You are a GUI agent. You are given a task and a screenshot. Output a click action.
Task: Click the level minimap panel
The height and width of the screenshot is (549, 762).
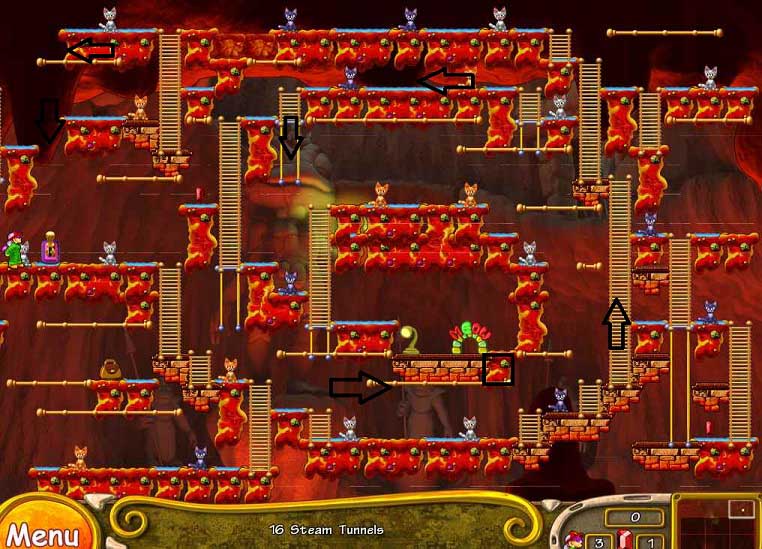click(x=718, y=523)
